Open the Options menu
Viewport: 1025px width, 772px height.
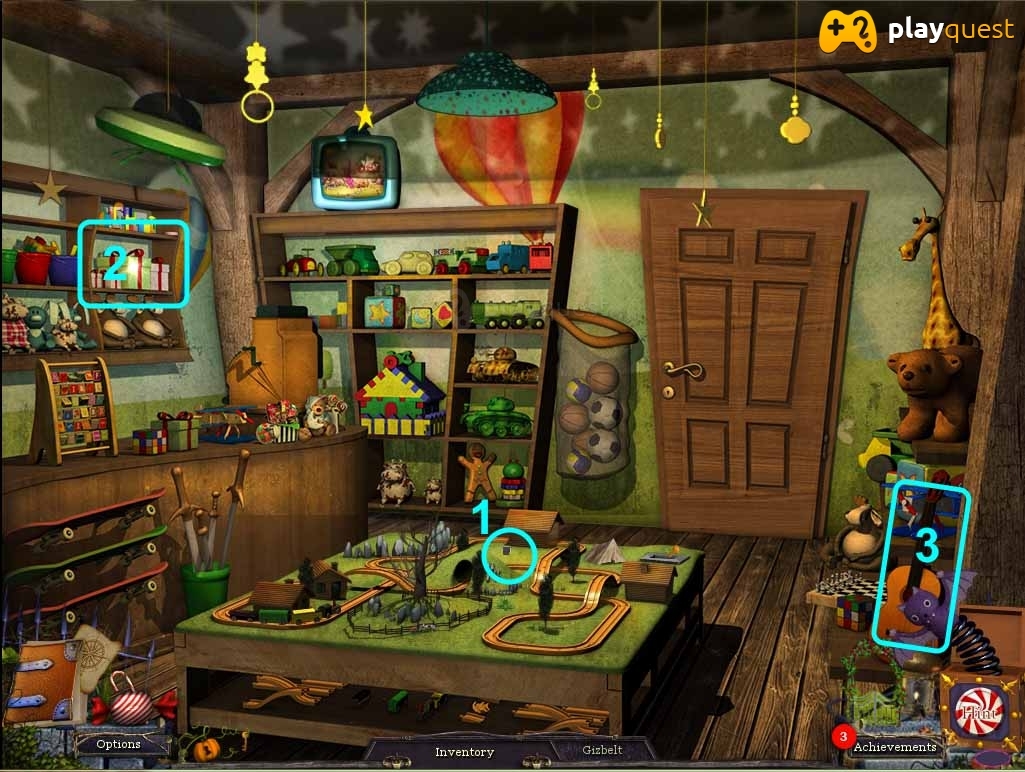pyautogui.click(x=118, y=744)
